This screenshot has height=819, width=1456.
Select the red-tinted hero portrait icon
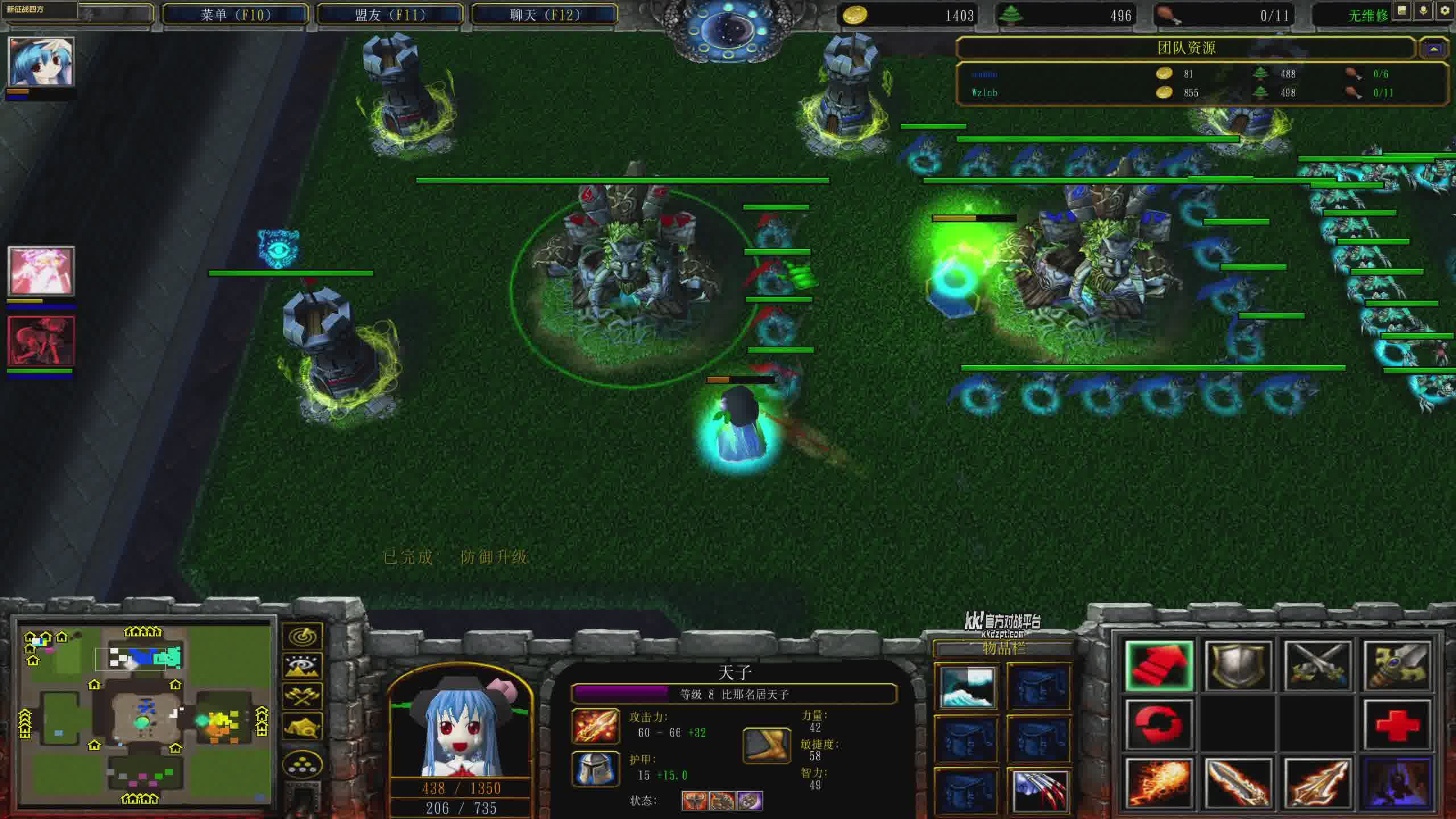pos(41,341)
